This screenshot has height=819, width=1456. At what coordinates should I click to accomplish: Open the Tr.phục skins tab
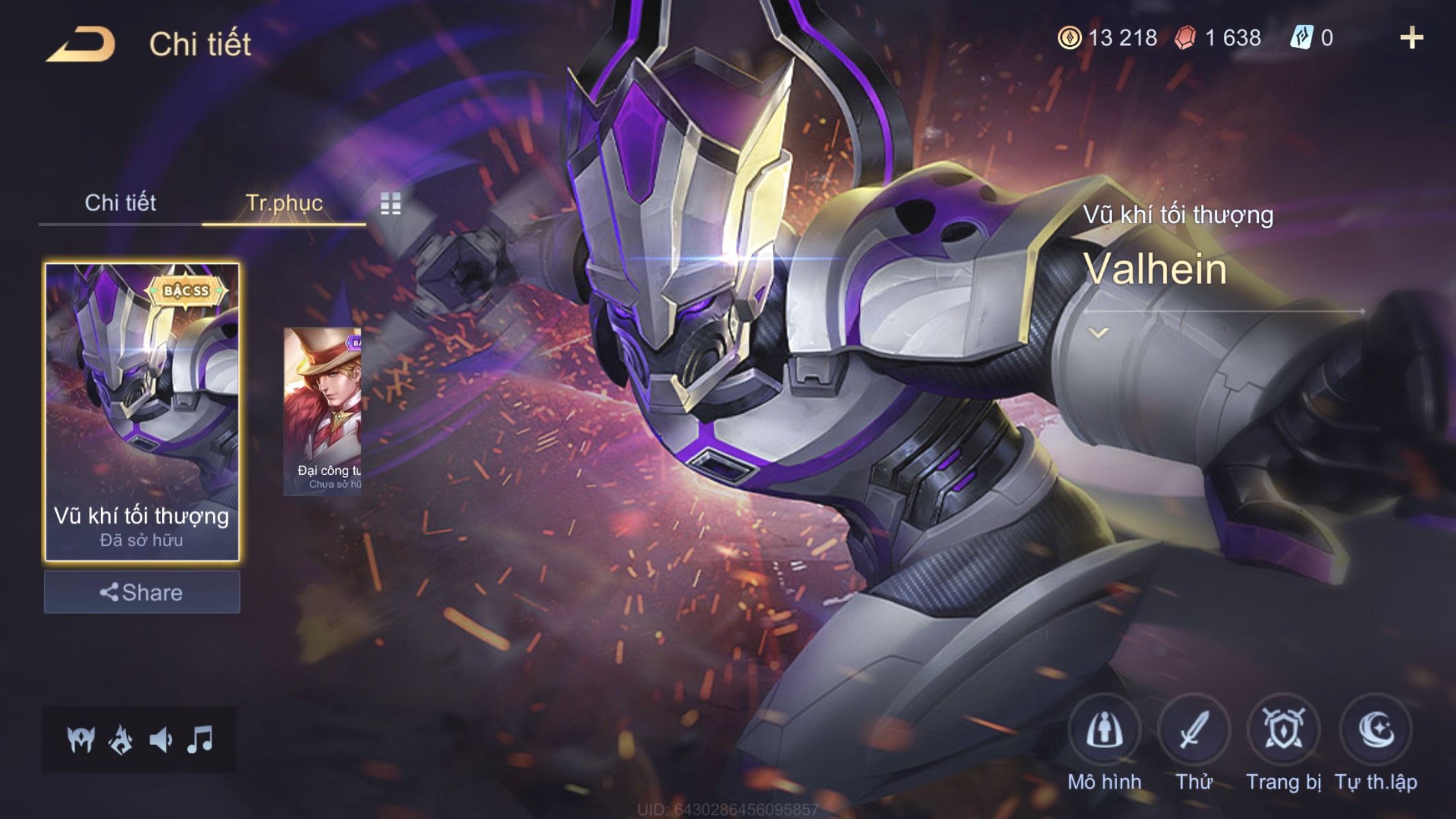coord(284,202)
